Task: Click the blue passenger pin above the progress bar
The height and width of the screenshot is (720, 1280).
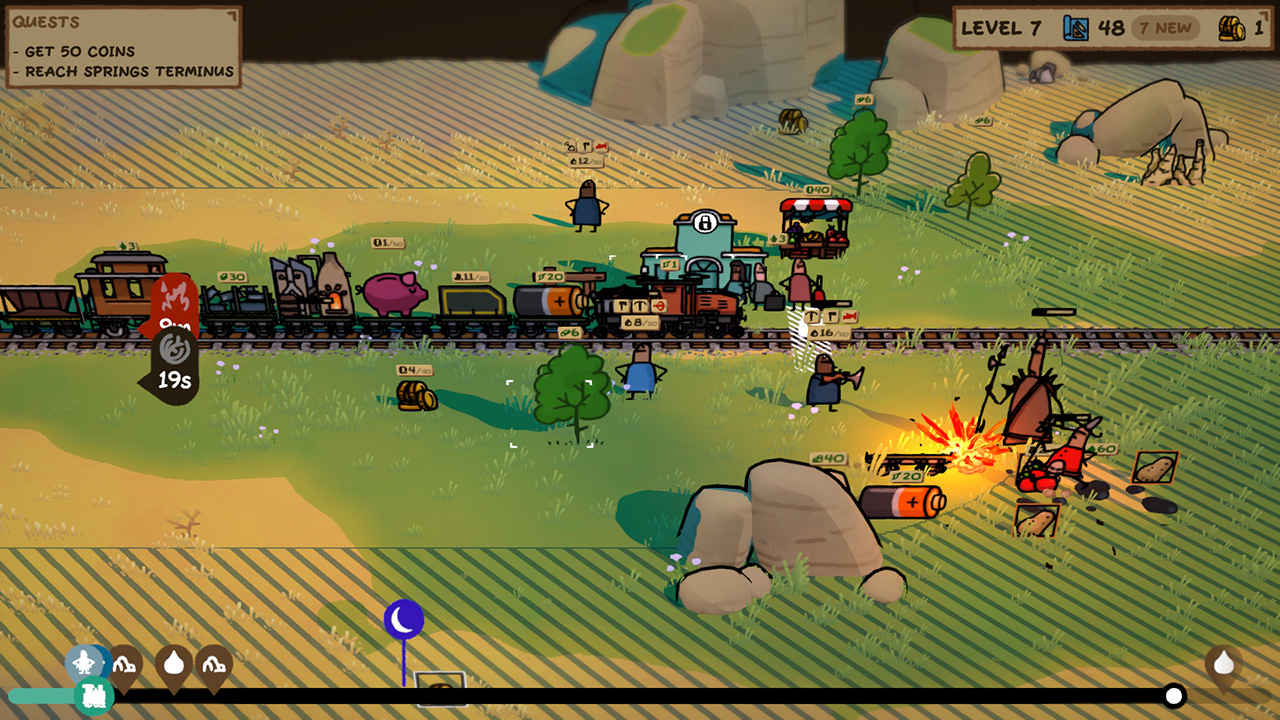Action: pyautogui.click(x=85, y=662)
